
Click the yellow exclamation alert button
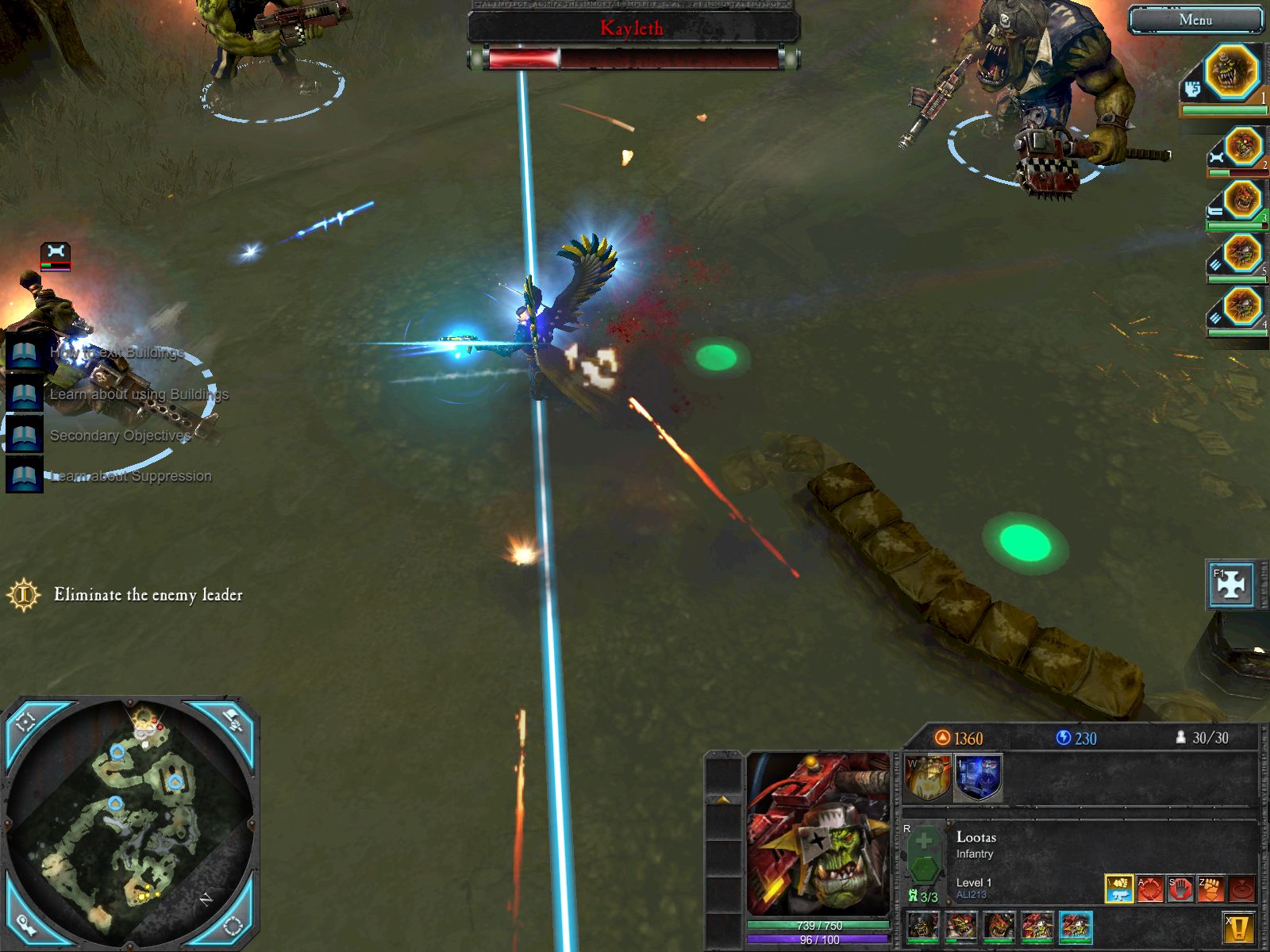coord(1238,927)
